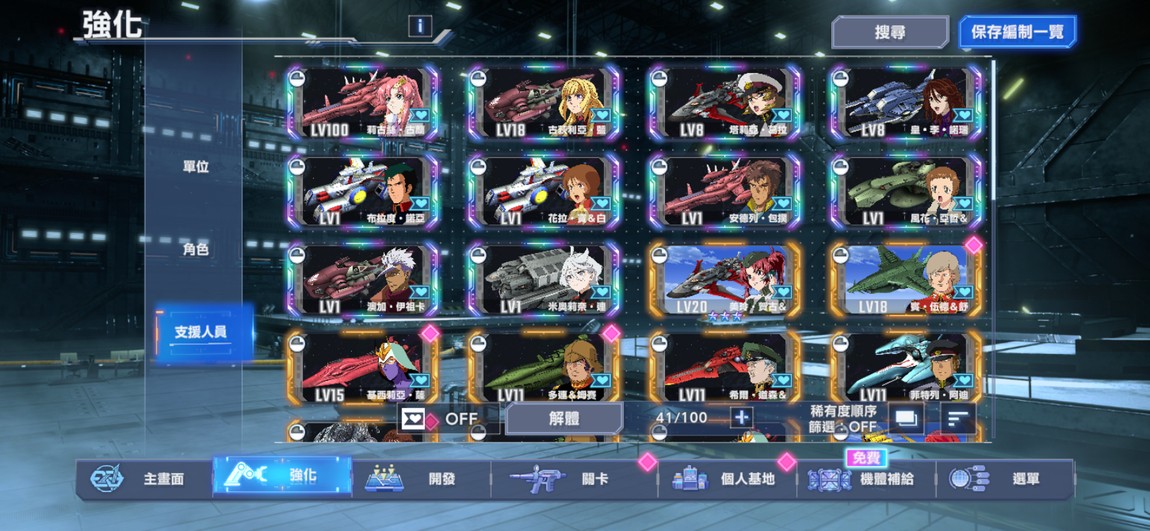Image resolution: width=1150 pixels, height=531 pixels.
Task: Switch to the 角色 character tab
Action: click(196, 249)
